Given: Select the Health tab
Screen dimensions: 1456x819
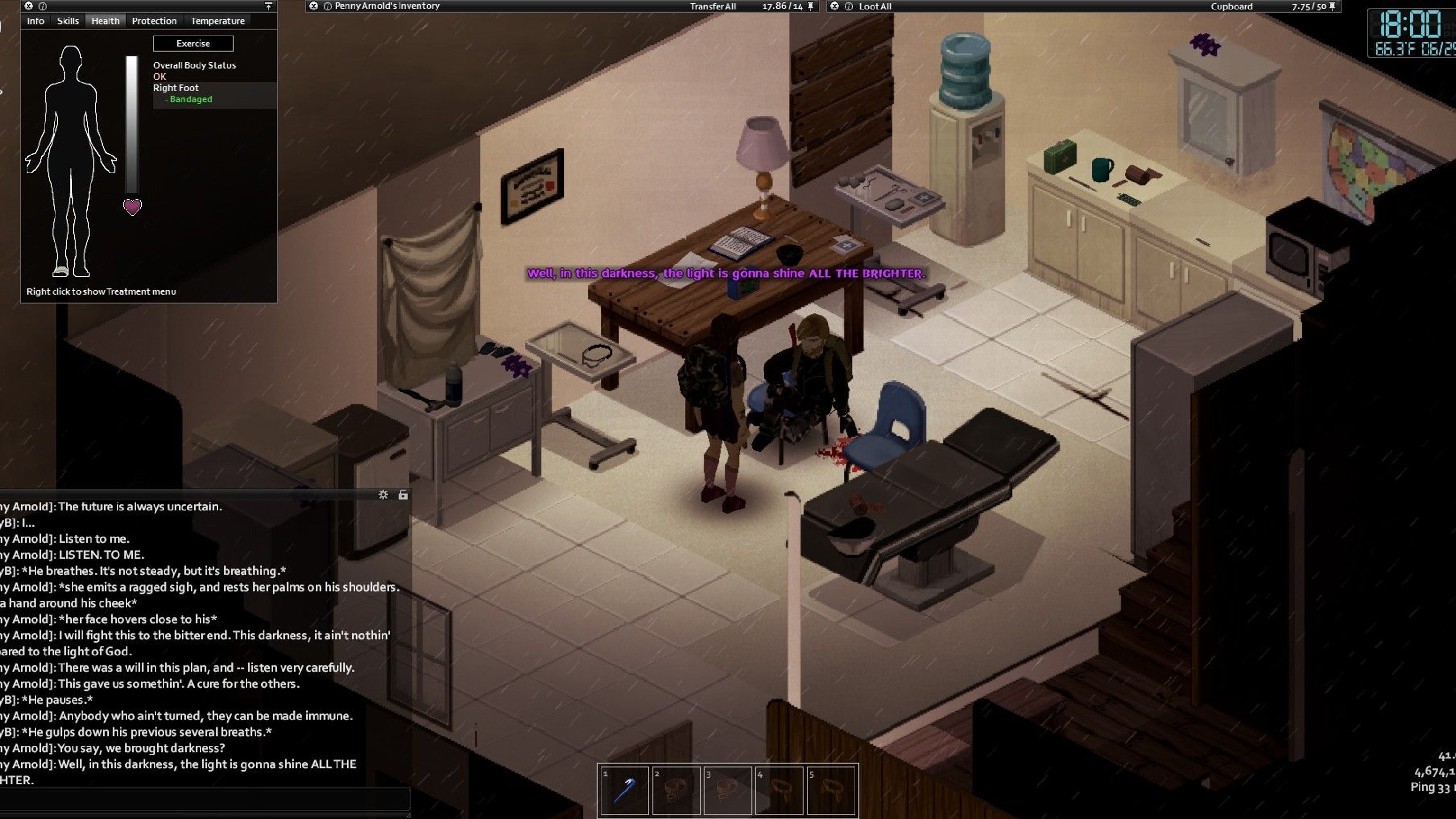Looking at the screenshot, I should (x=106, y=21).
